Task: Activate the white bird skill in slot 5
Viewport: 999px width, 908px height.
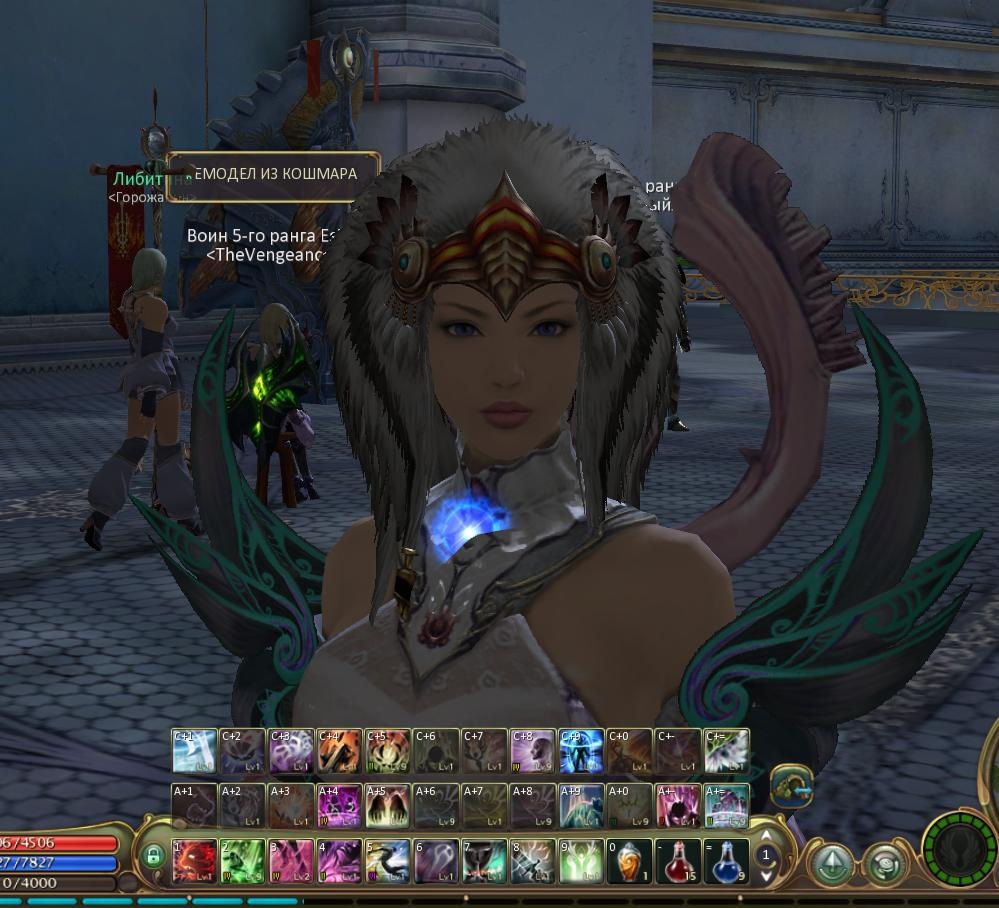Action: [388, 861]
